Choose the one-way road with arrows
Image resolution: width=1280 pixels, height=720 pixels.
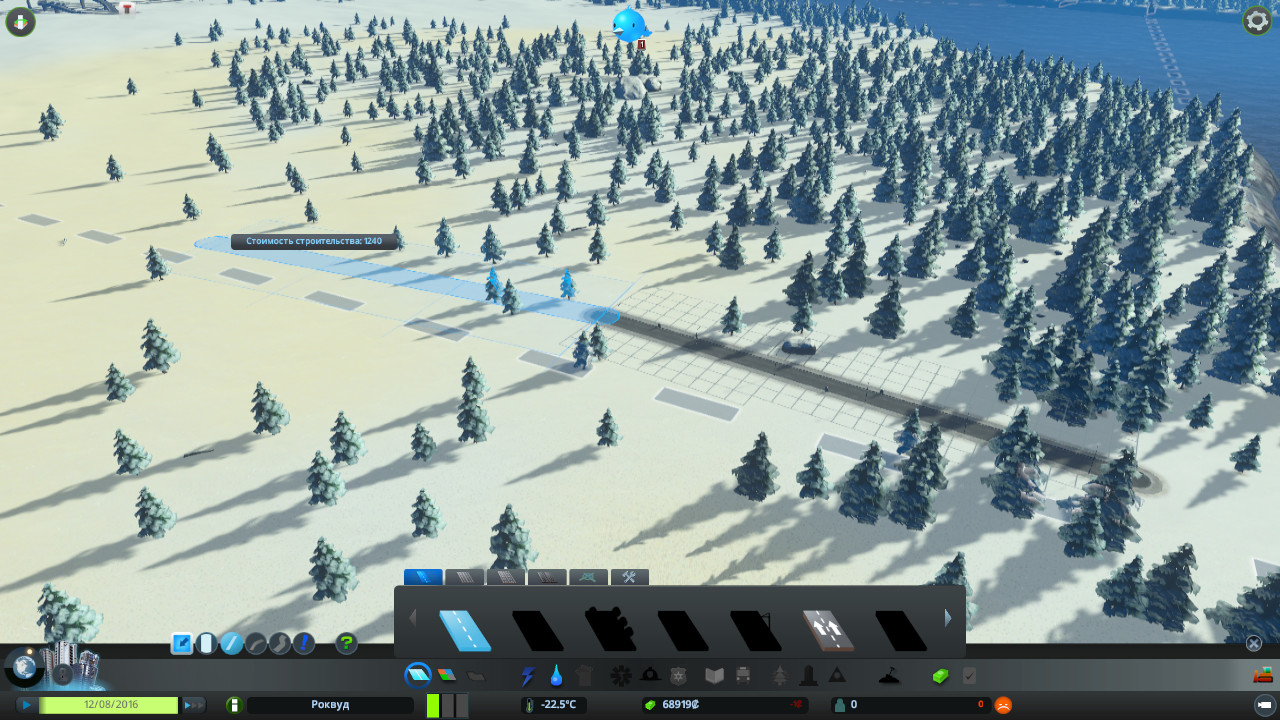pos(827,630)
